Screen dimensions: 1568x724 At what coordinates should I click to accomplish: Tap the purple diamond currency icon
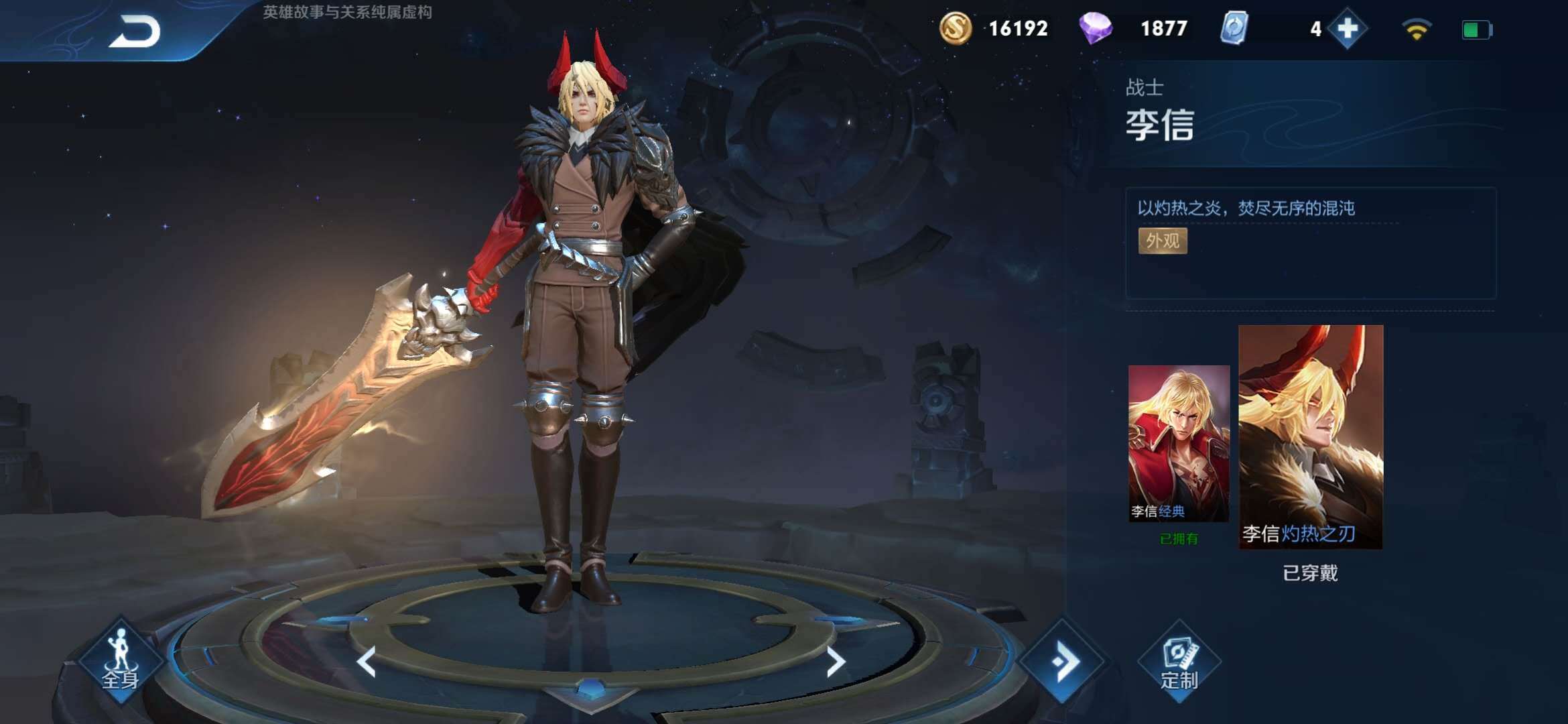click(x=1096, y=29)
